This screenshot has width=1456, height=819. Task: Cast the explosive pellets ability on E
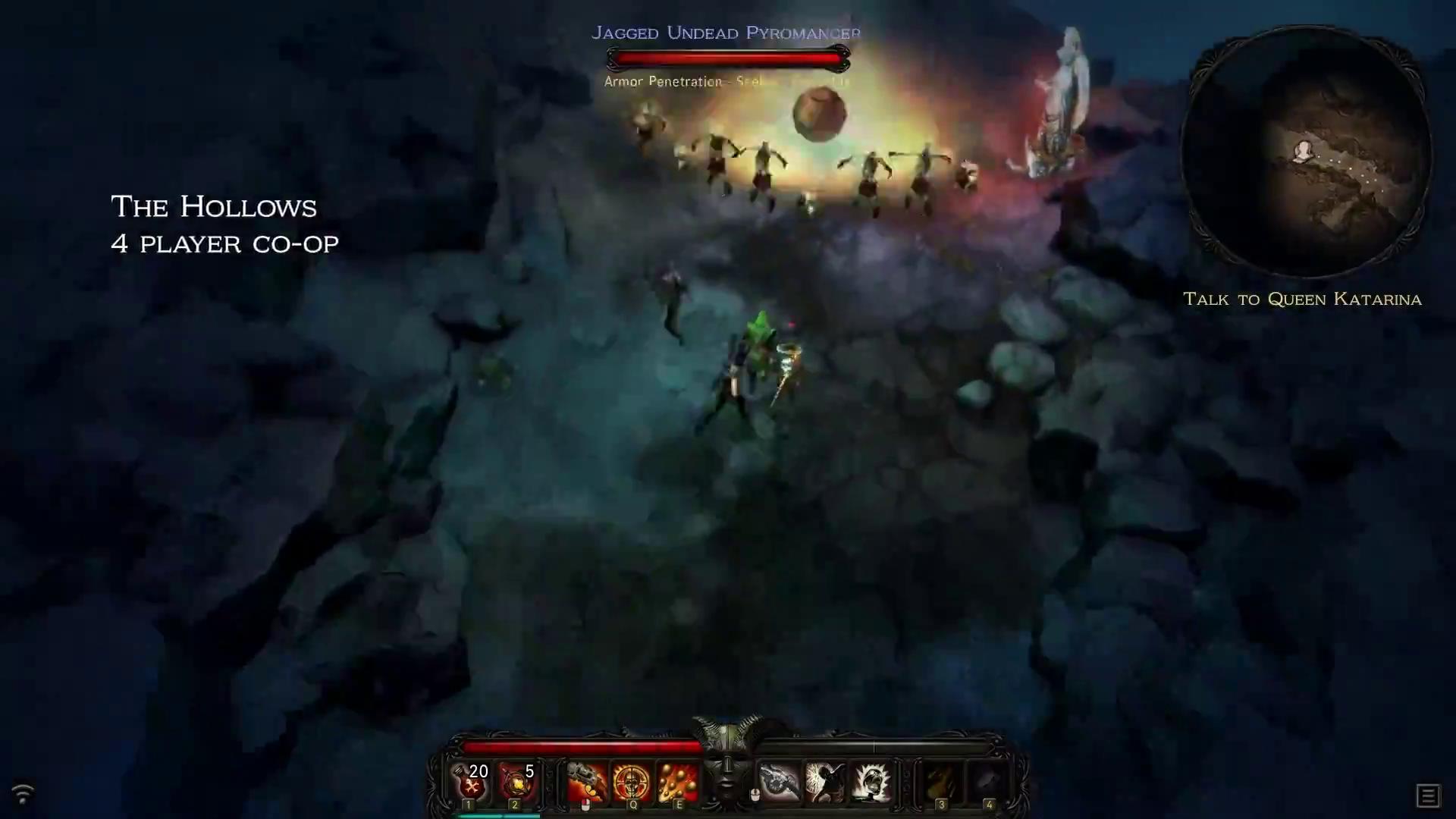coord(677,782)
